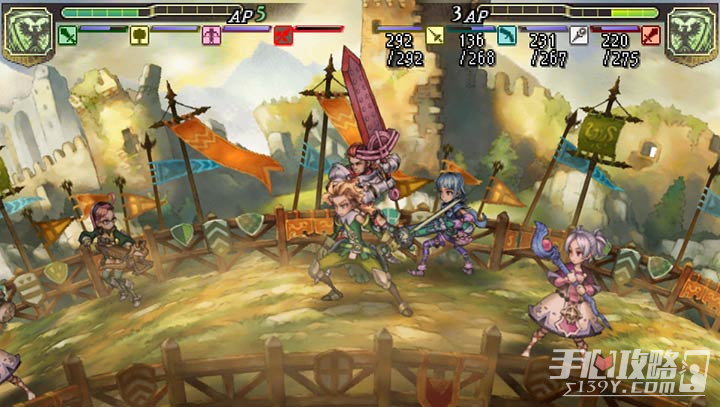The image size is (720, 407).
Task: Select the yellow tree unit icon
Action: [139, 36]
